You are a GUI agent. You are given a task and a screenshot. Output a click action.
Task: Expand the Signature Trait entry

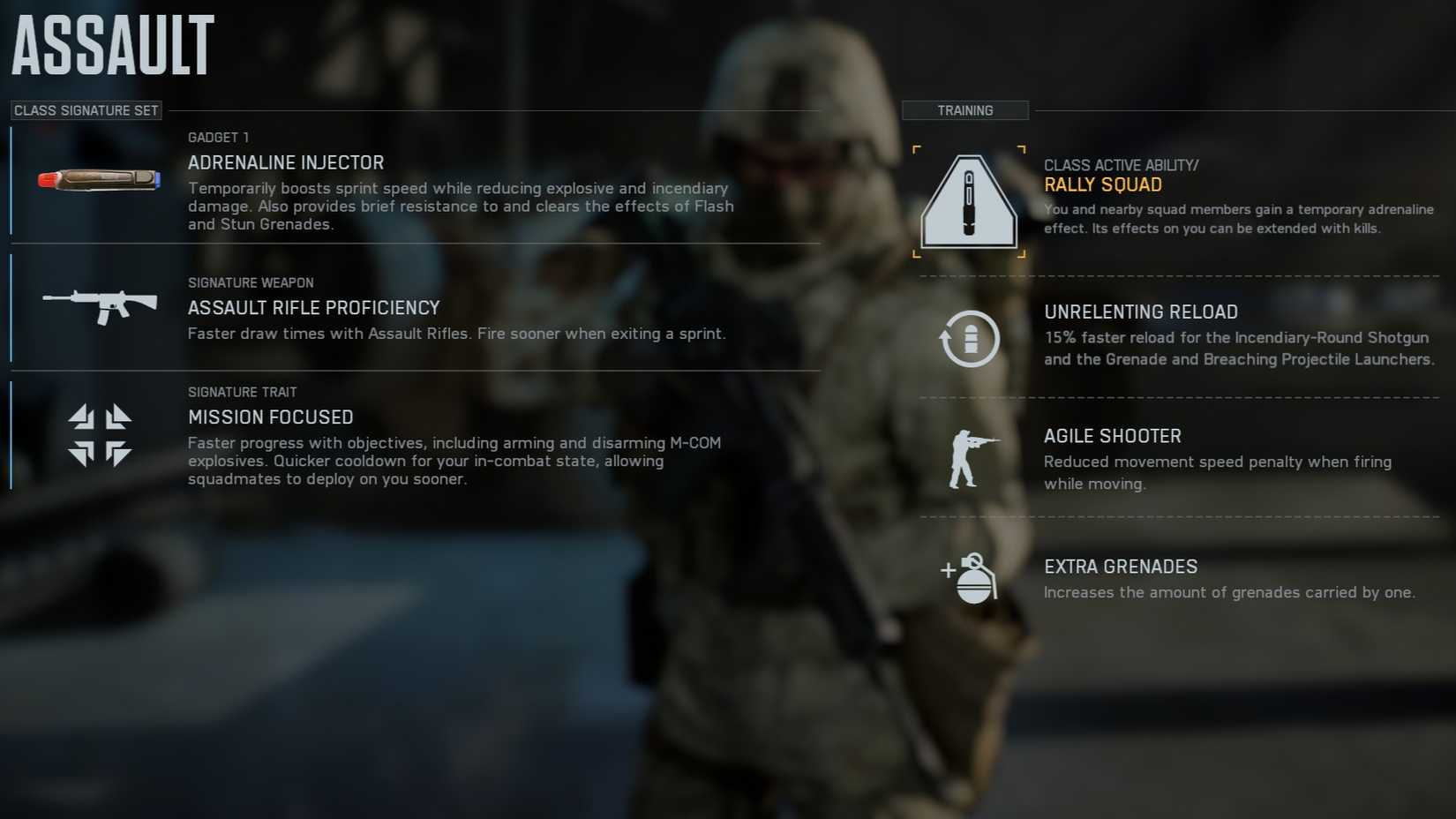(243, 391)
